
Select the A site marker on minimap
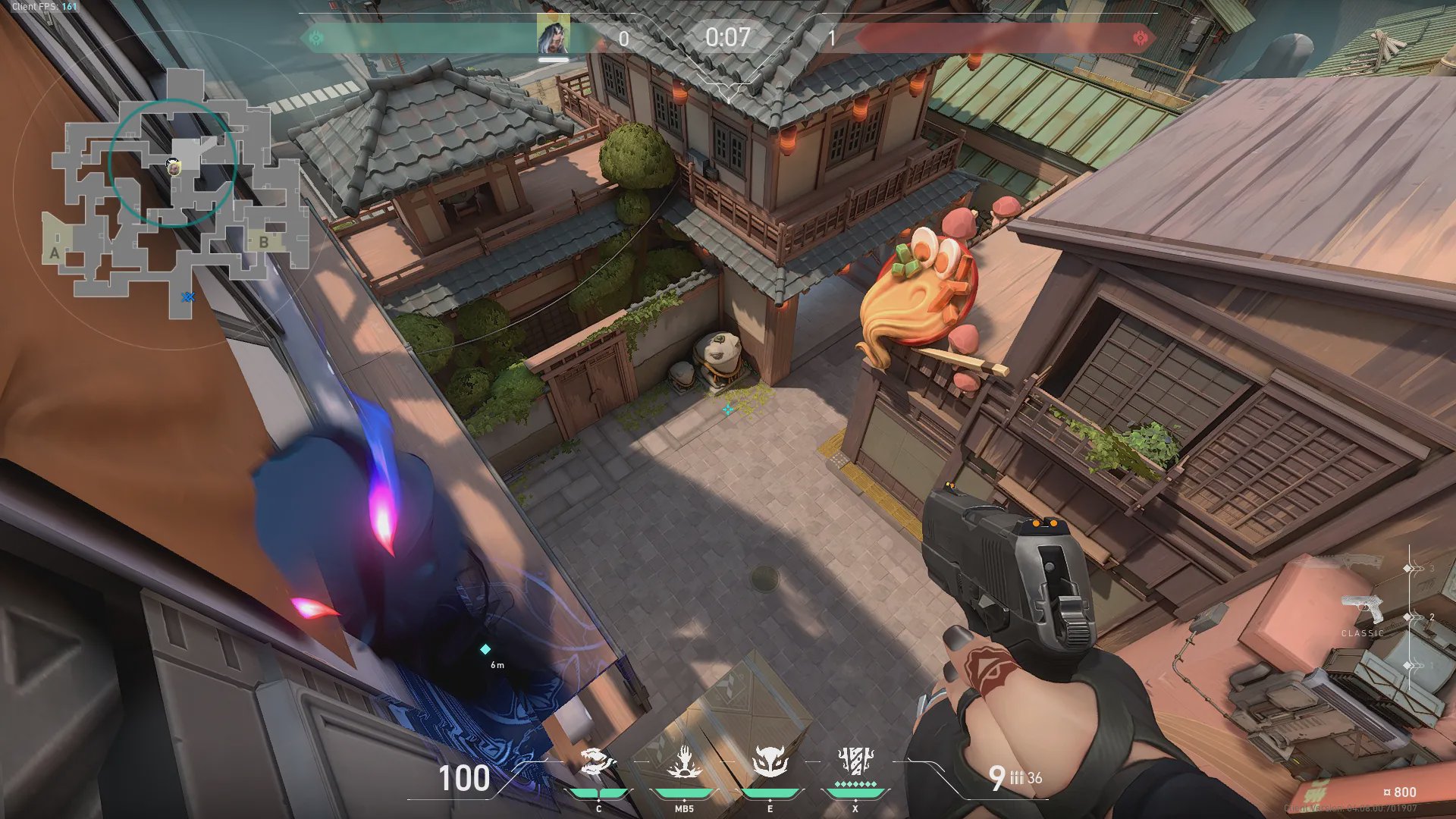55,253
